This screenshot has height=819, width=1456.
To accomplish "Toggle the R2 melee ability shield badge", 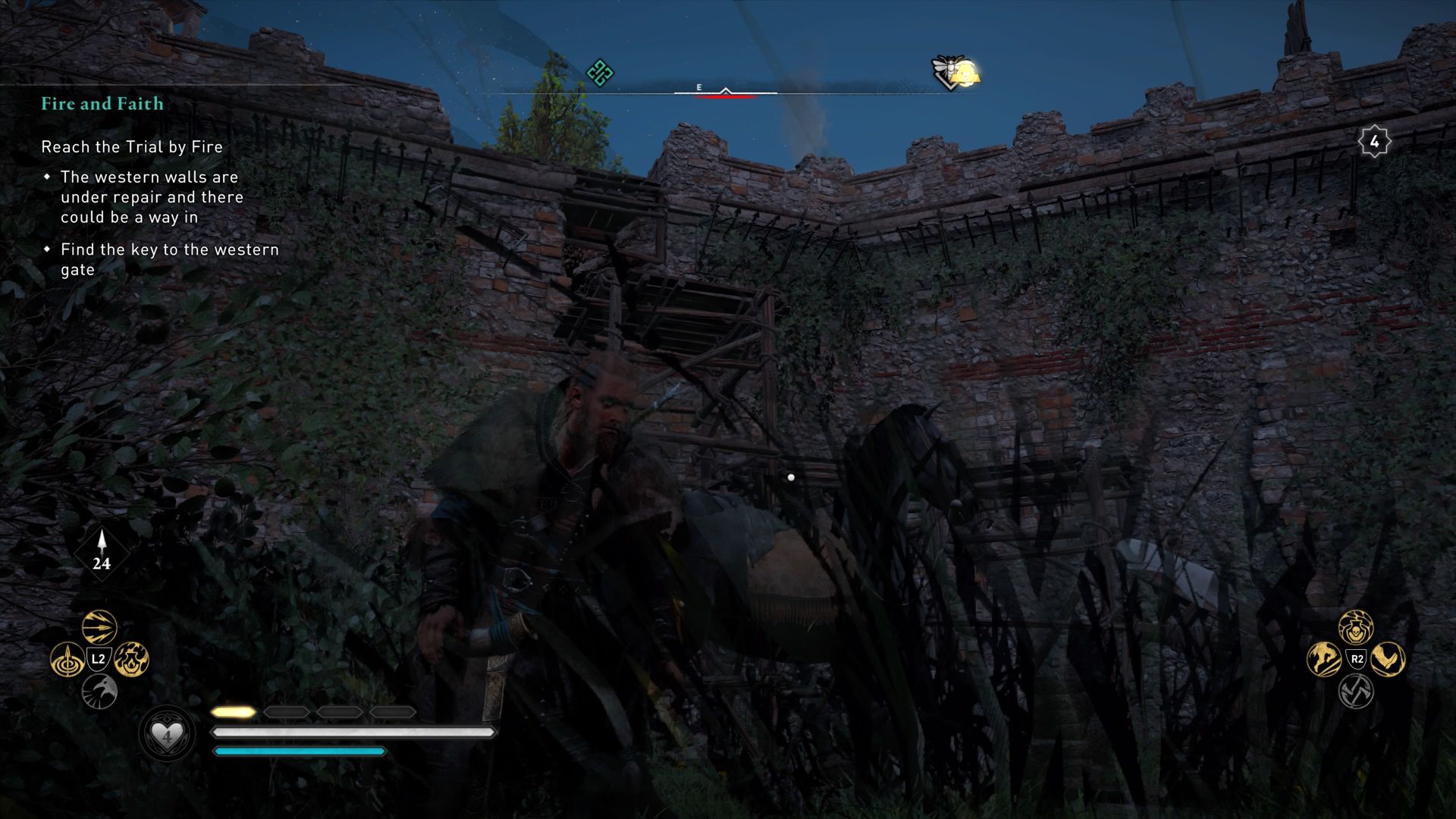I will click(1357, 657).
